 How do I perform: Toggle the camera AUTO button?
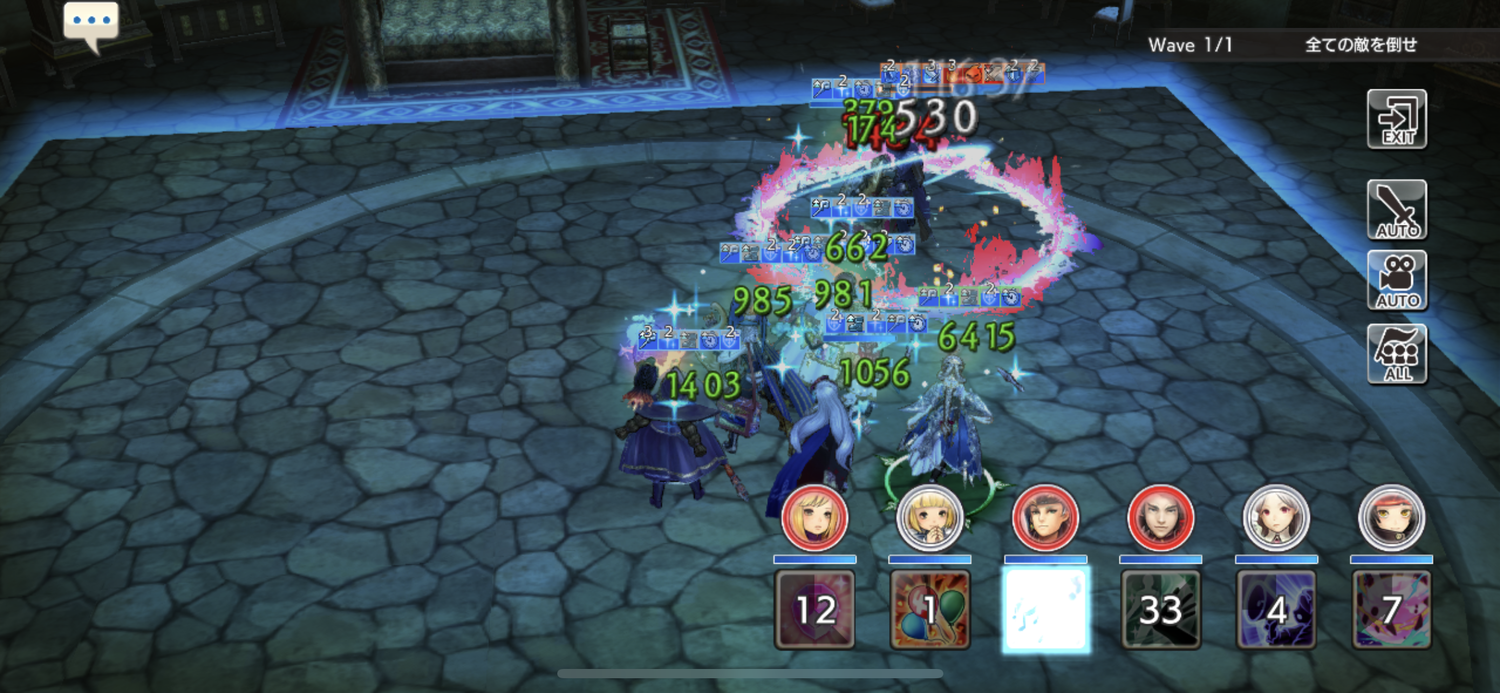point(1397,280)
